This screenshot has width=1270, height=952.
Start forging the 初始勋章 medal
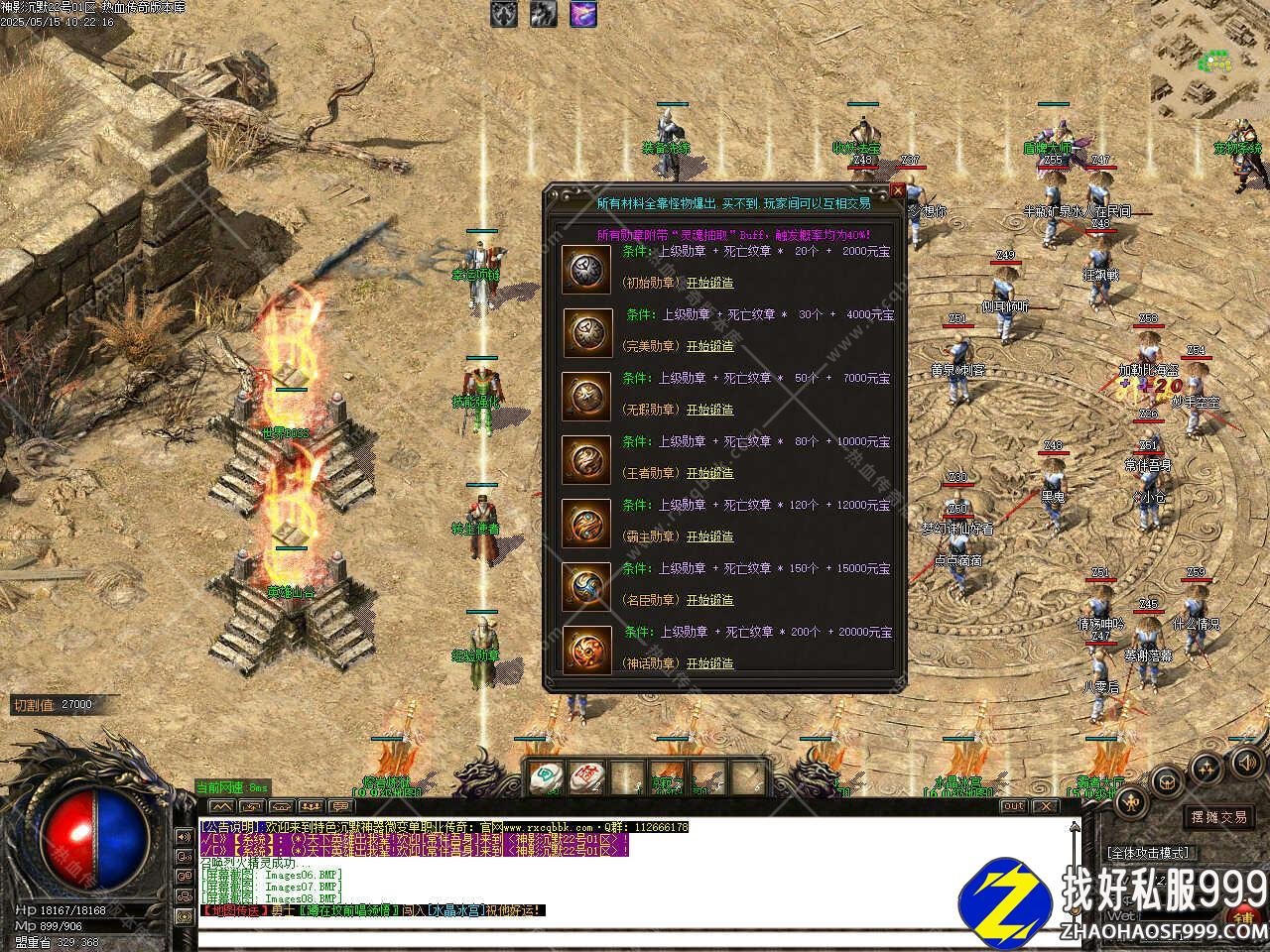pos(710,283)
